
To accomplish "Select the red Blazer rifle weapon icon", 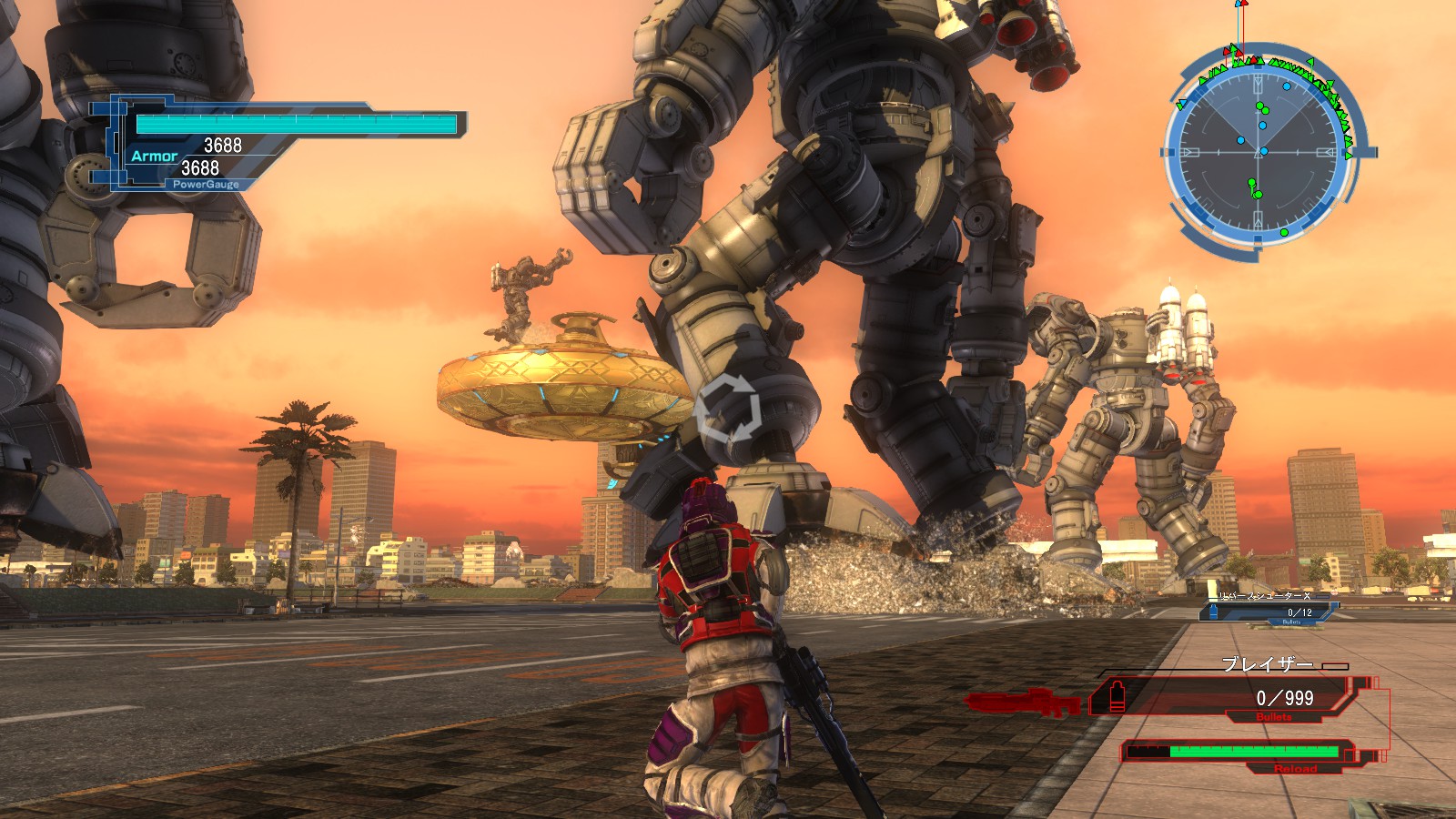I will click(1023, 702).
